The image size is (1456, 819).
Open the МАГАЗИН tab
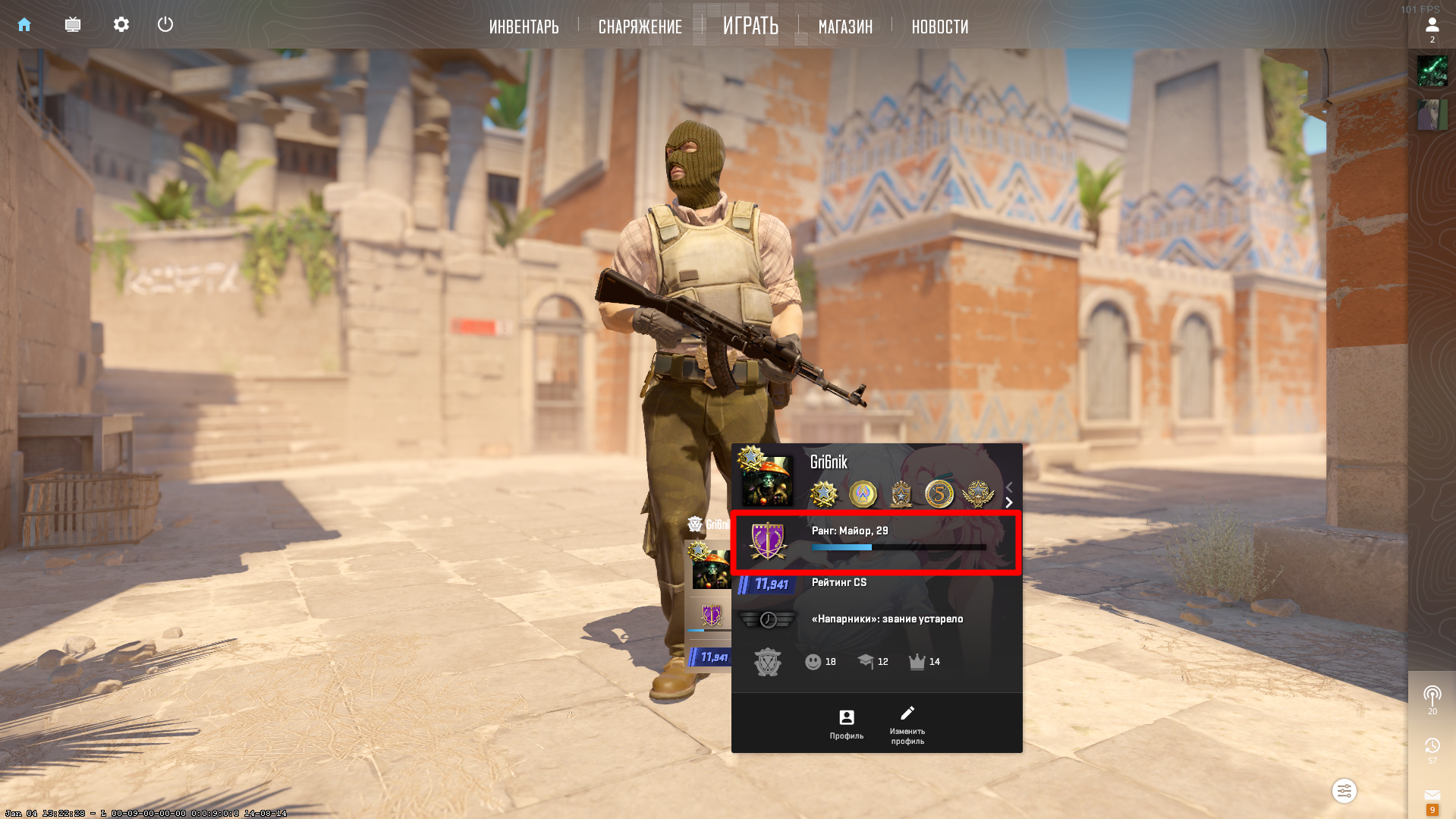pos(845,27)
